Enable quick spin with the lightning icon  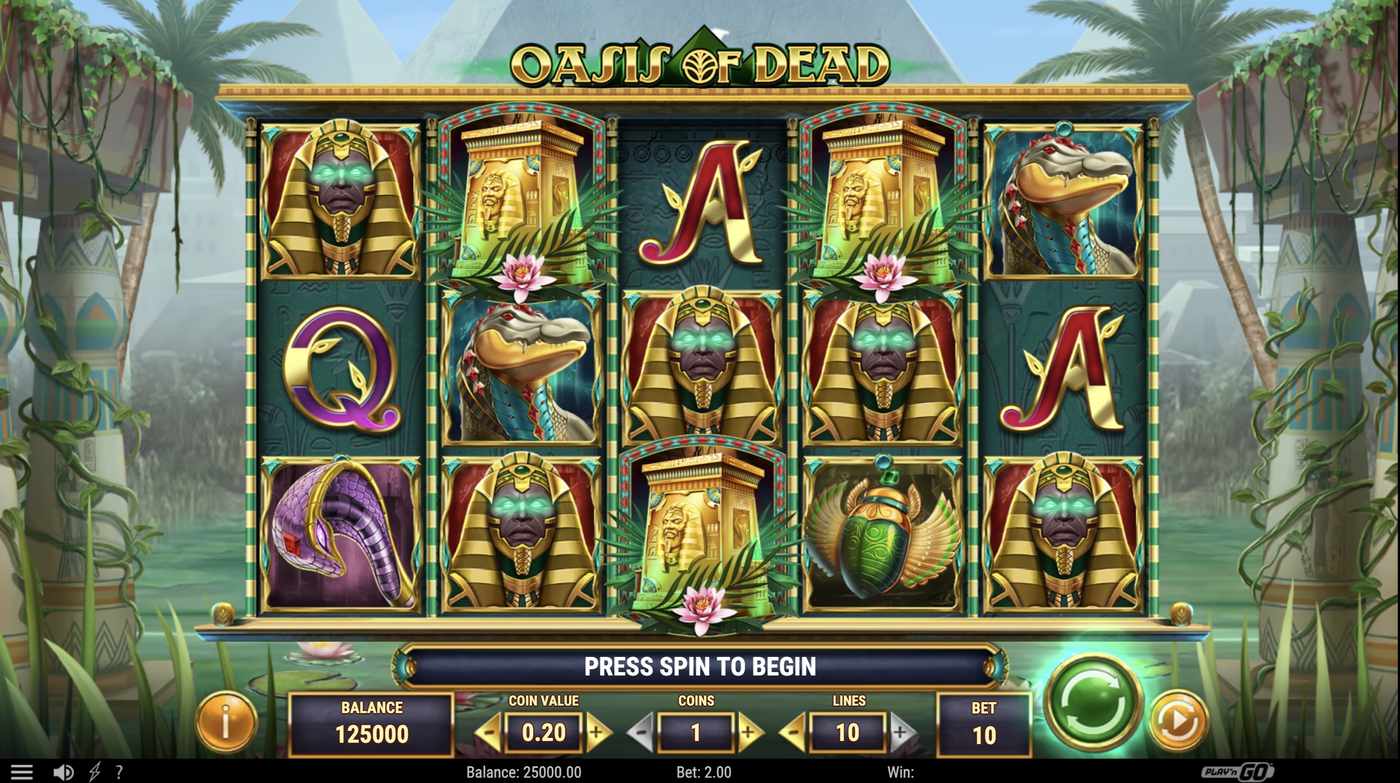click(x=93, y=770)
